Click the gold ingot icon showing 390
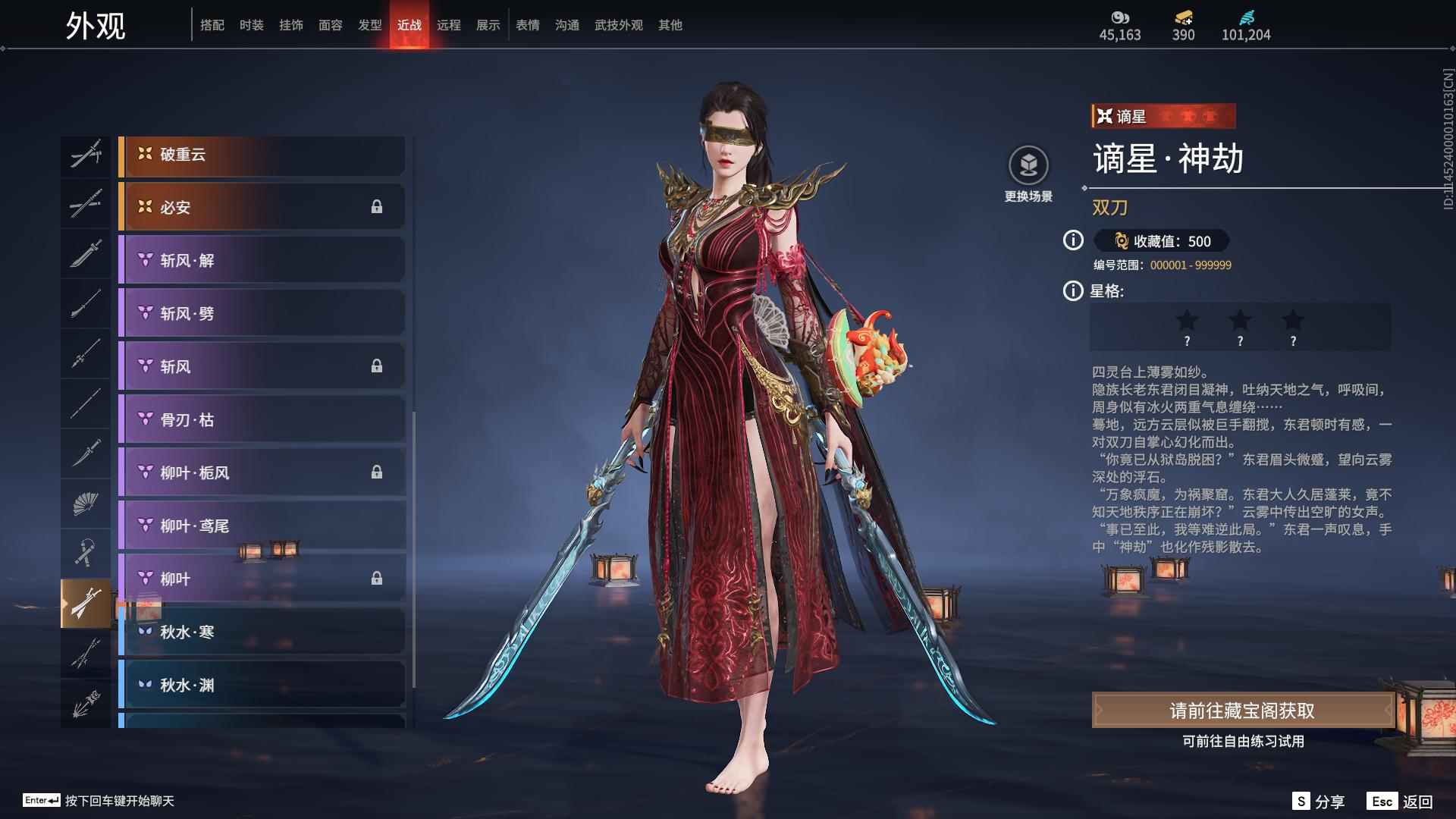This screenshot has height=819, width=1456. point(1184,17)
